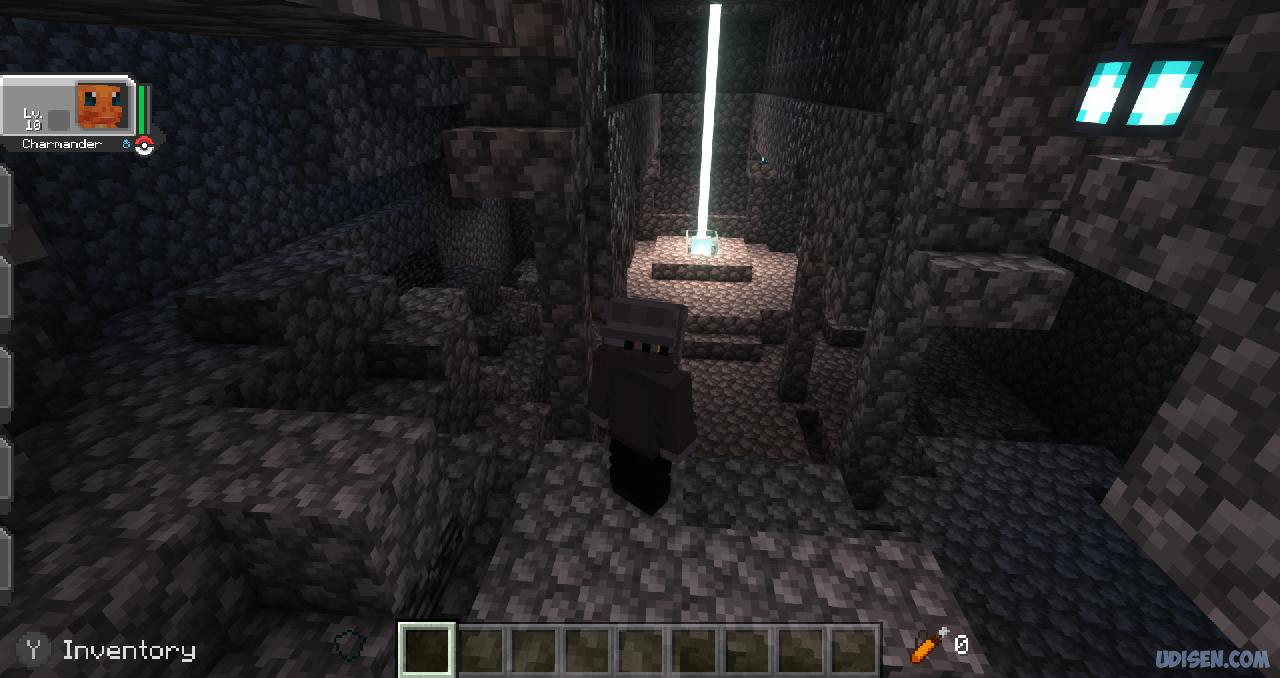Screen dimensions: 1280x678
Task: Click the Poké Ball icon beside Charmander
Action: pyautogui.click(x=144, y=147)
